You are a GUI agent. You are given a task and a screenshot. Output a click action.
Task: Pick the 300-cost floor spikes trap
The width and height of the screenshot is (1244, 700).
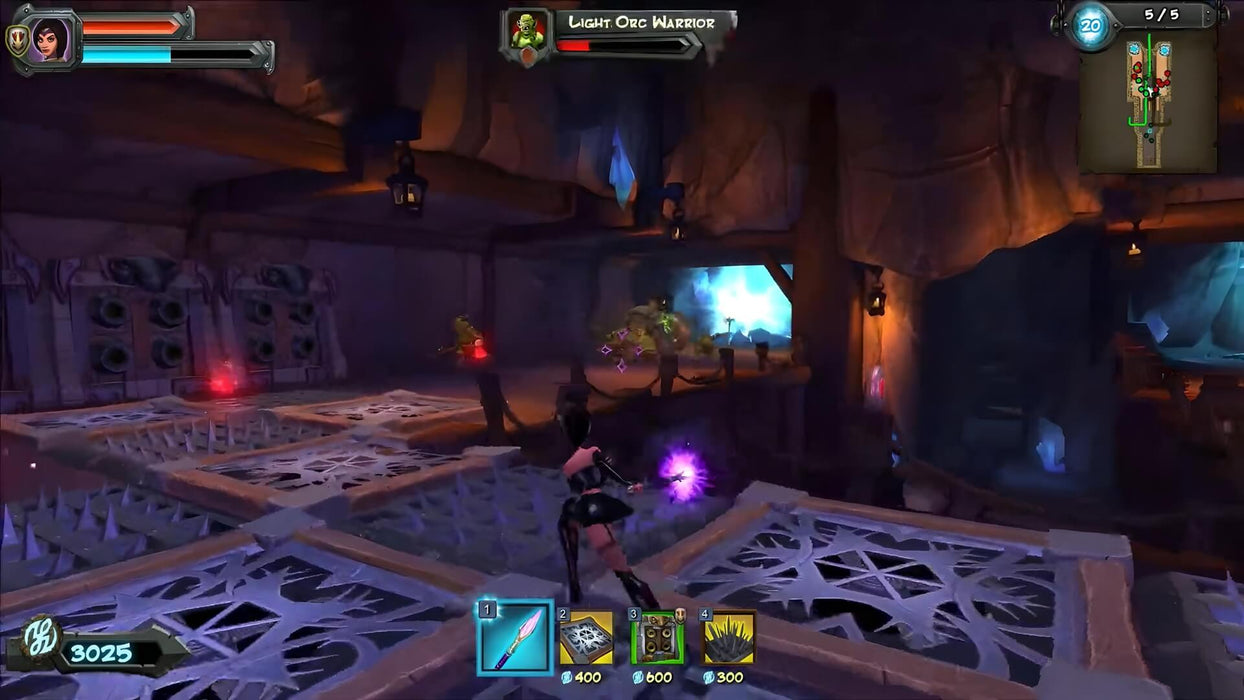(x=729, y=637)
